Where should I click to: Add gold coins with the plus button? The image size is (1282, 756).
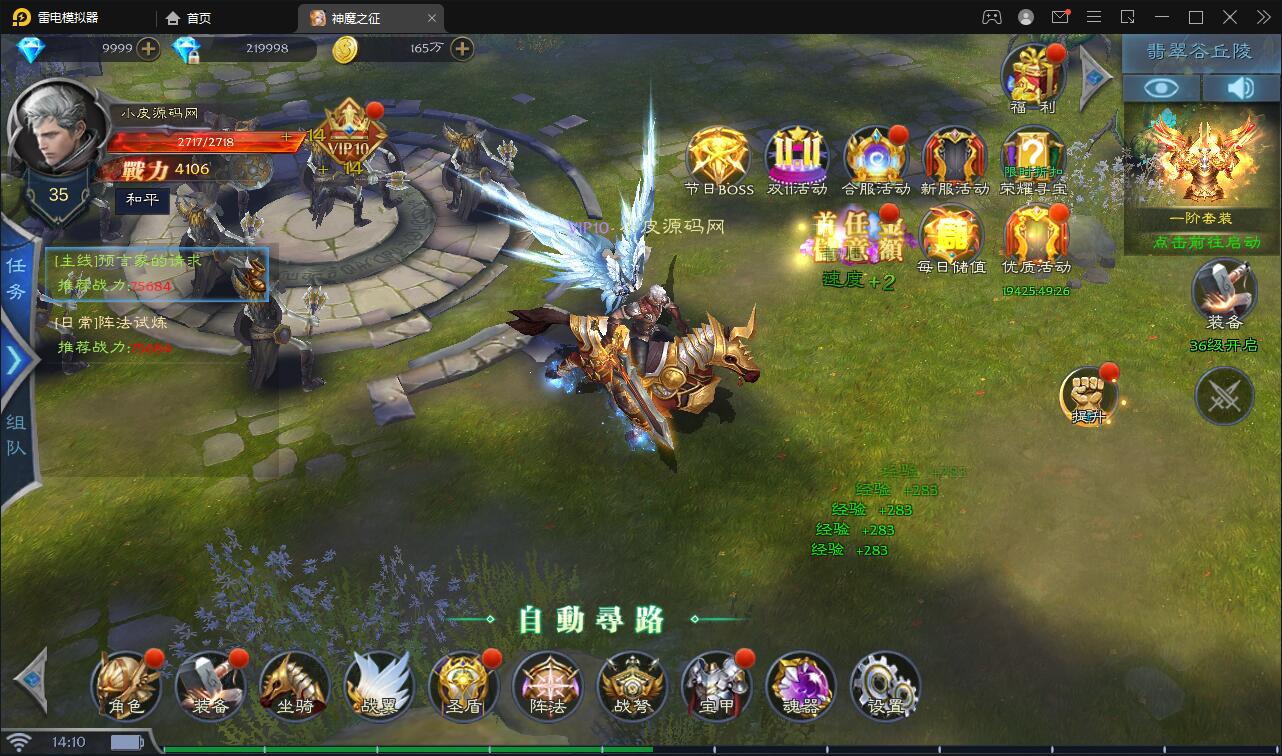[x=461, y=48]
